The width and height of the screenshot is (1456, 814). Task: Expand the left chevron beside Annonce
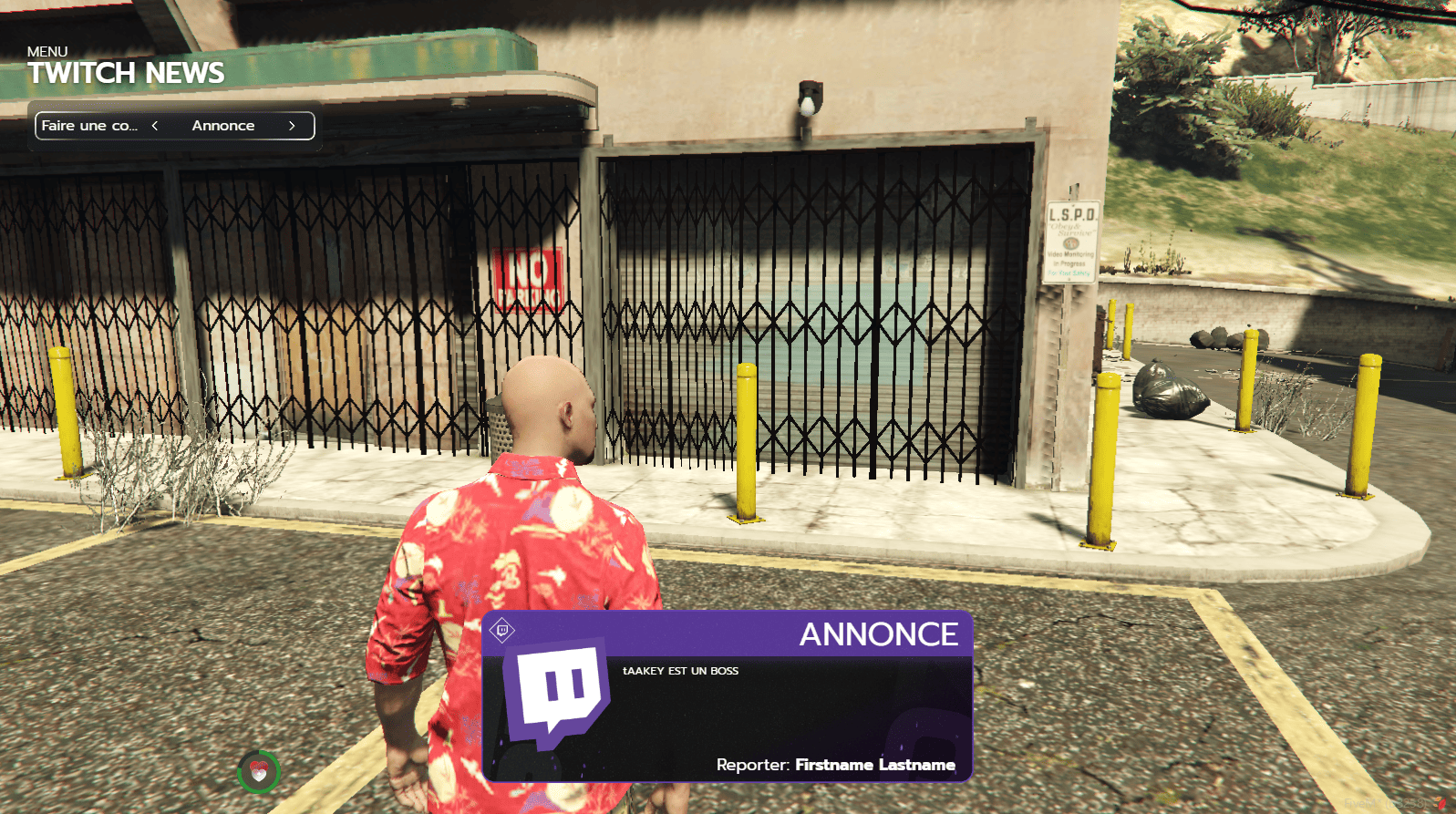pos(154,126)
